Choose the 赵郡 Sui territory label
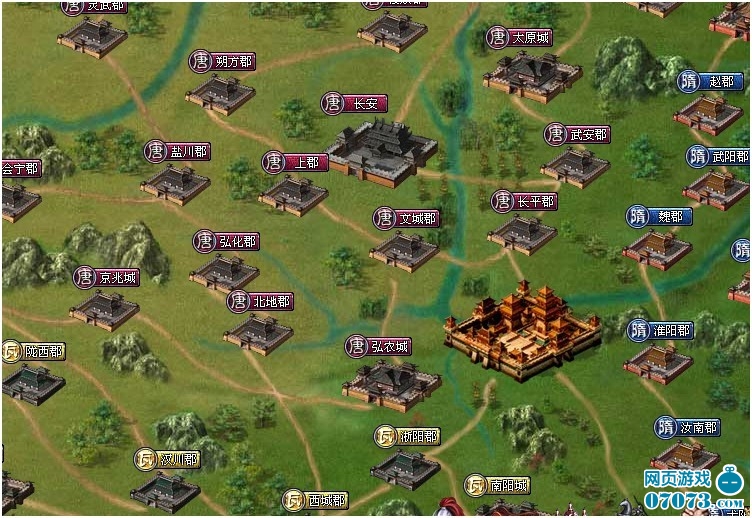This screenshot has height=518, width=752. tap(708, 81)
